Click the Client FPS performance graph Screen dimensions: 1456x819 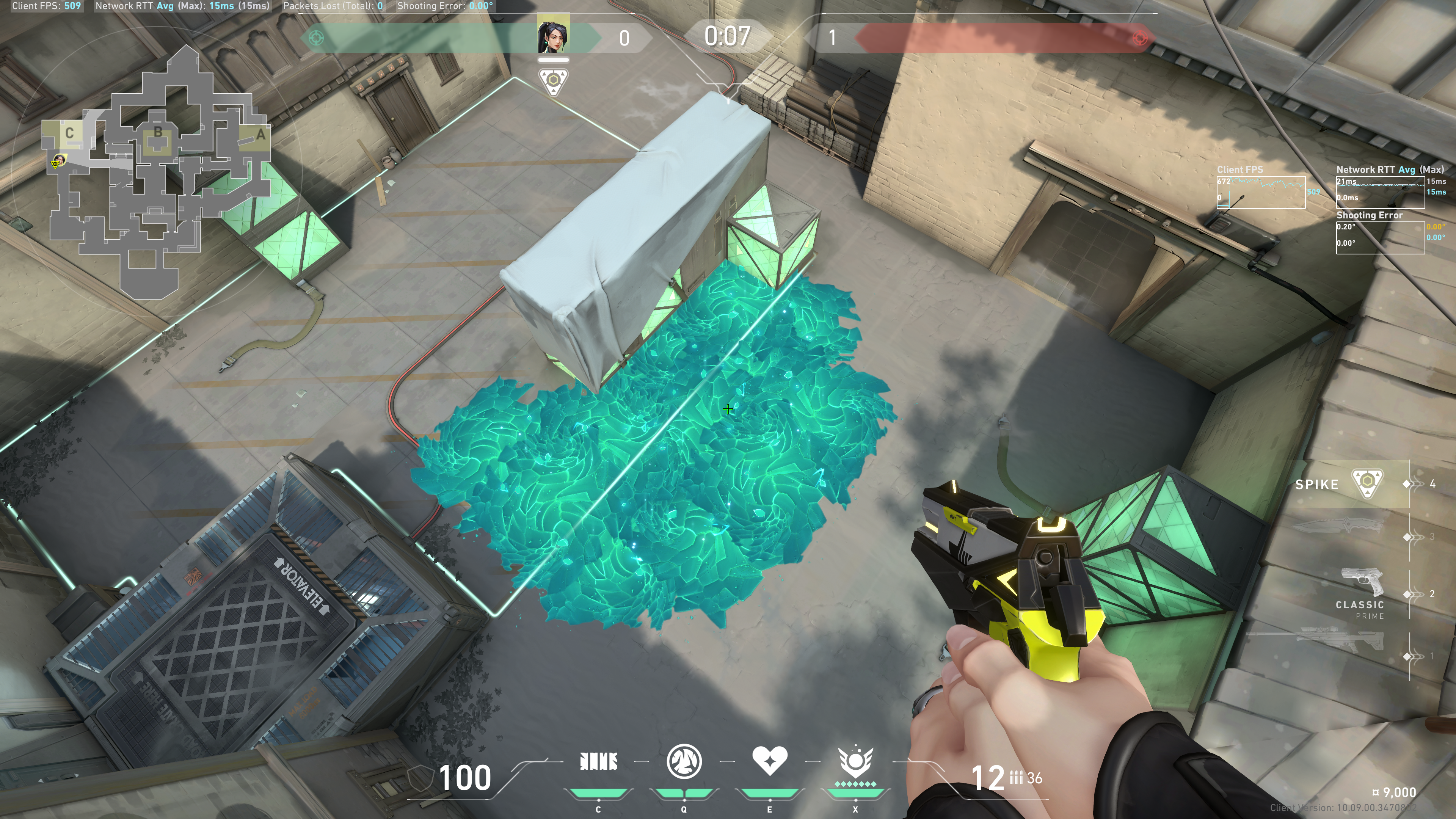click(1260, 191)
